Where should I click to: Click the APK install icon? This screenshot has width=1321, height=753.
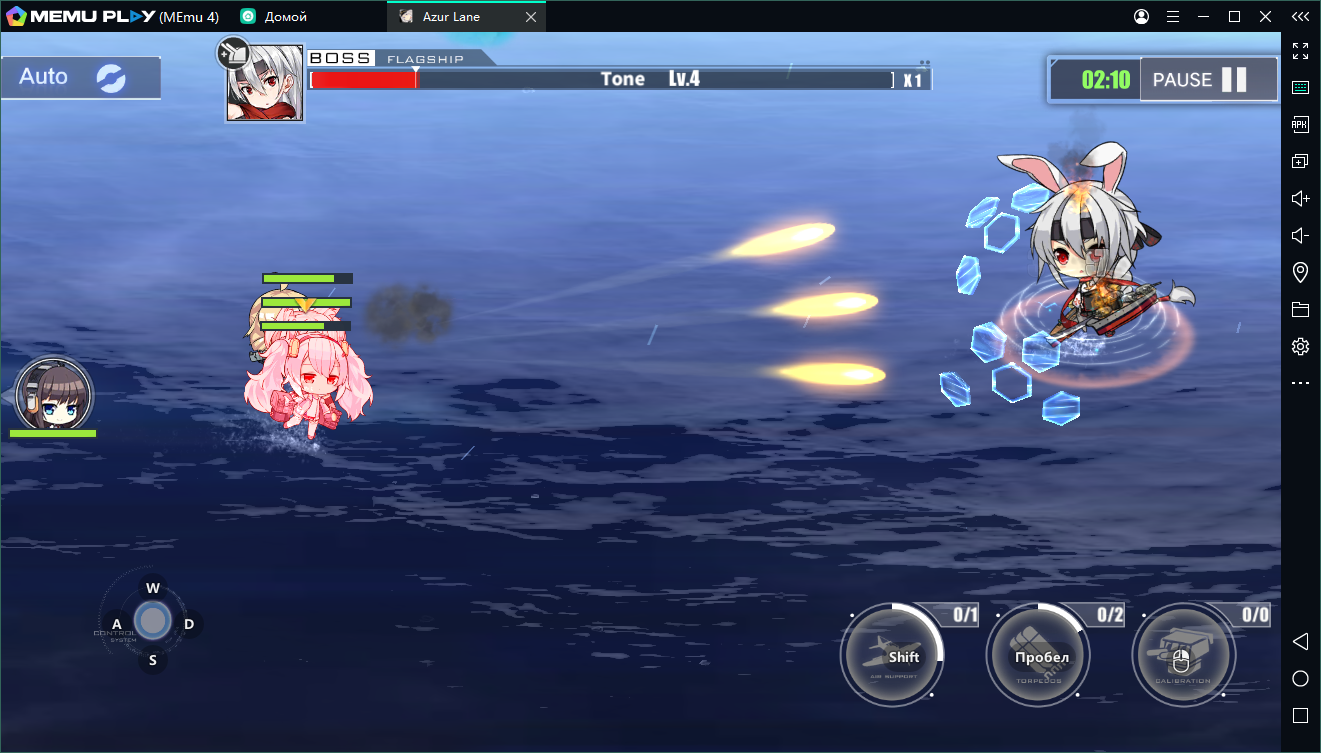(1300, 124)
